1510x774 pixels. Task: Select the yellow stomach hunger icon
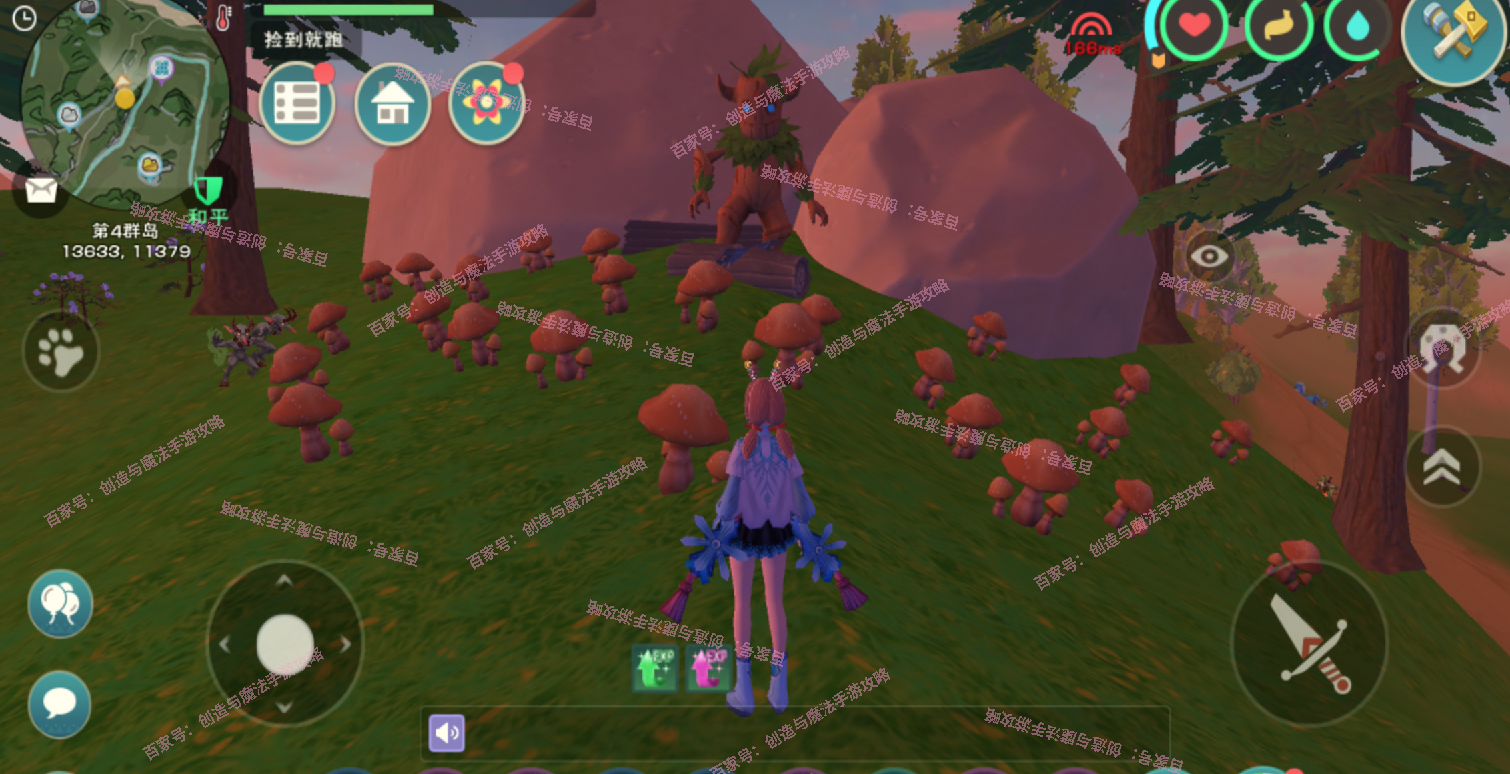[1279, 27]
